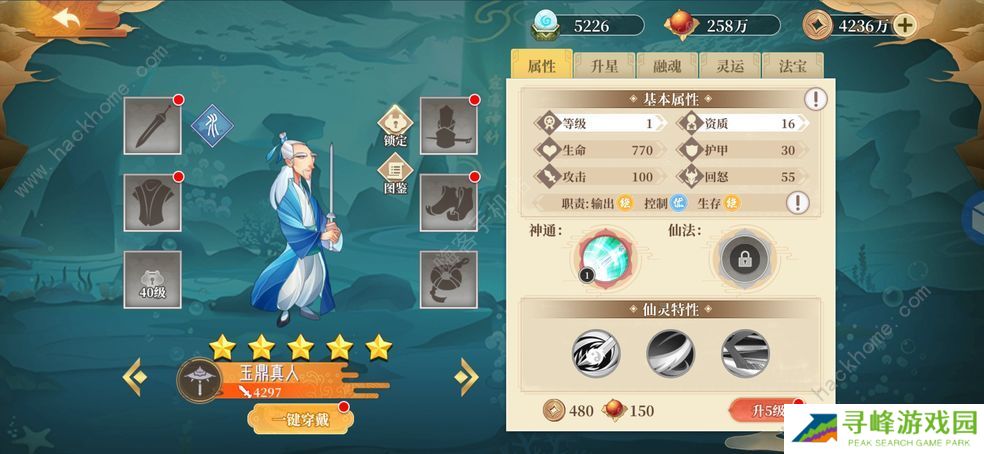Viewport: 984px width, 454px height.
Task: Choose the boots equipment slot
Action: [447, 203]
